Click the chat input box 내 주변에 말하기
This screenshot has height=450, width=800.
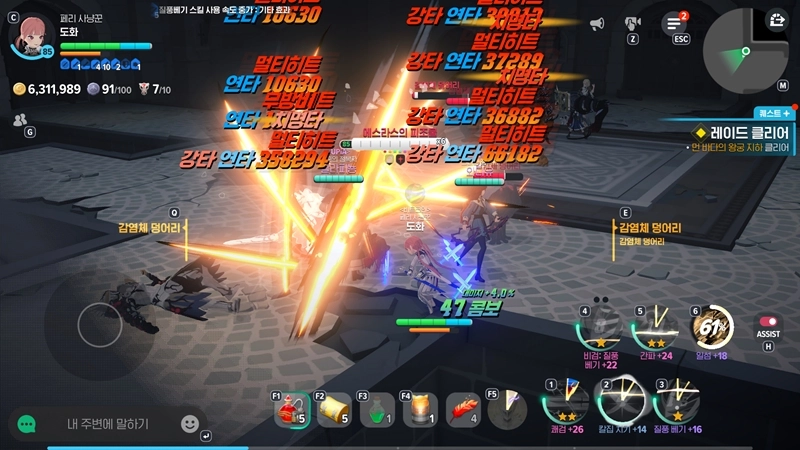(x=108, y=424)
